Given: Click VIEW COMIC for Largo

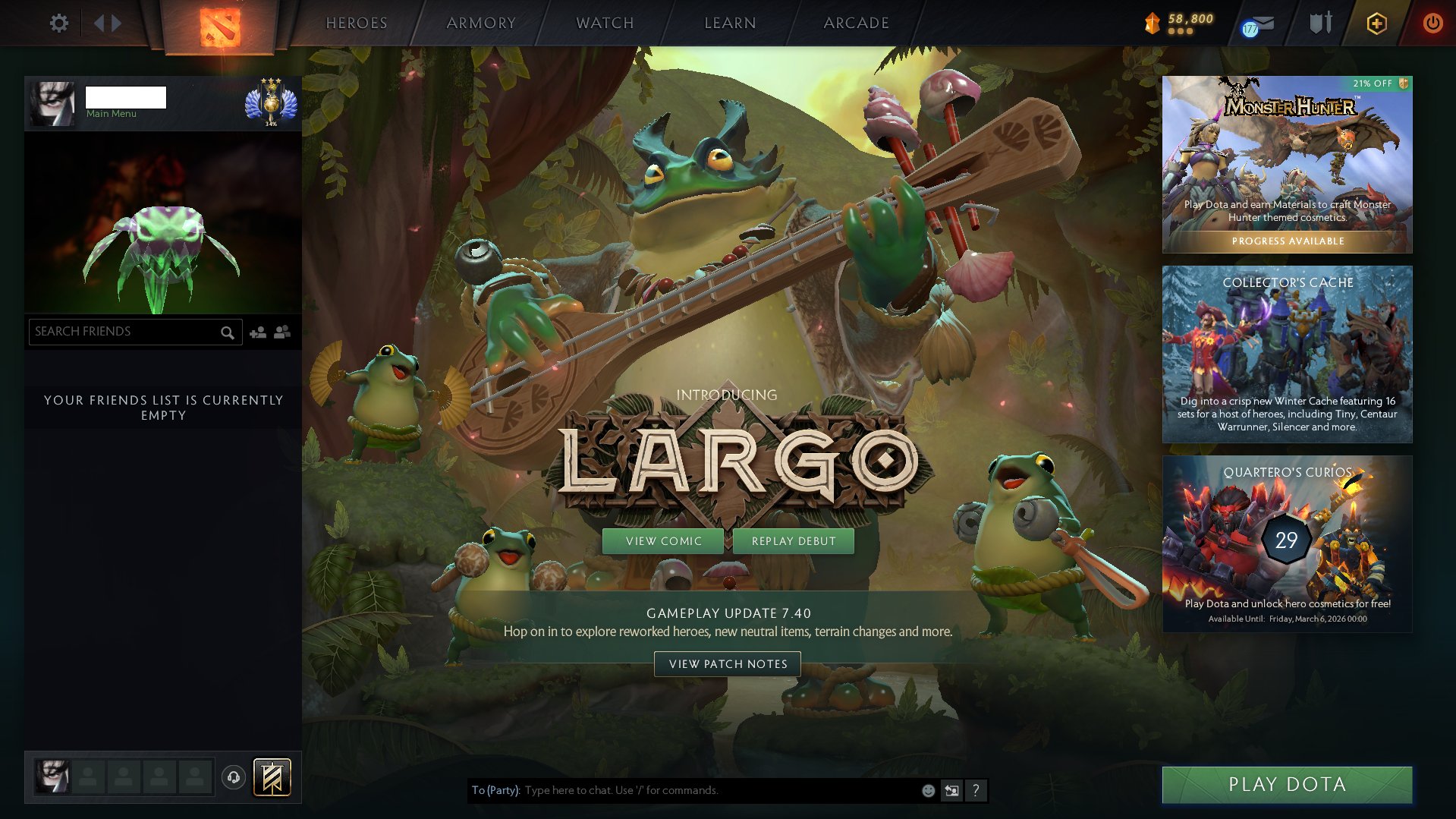Looking at the screenshot, I should tap(663, 540).
